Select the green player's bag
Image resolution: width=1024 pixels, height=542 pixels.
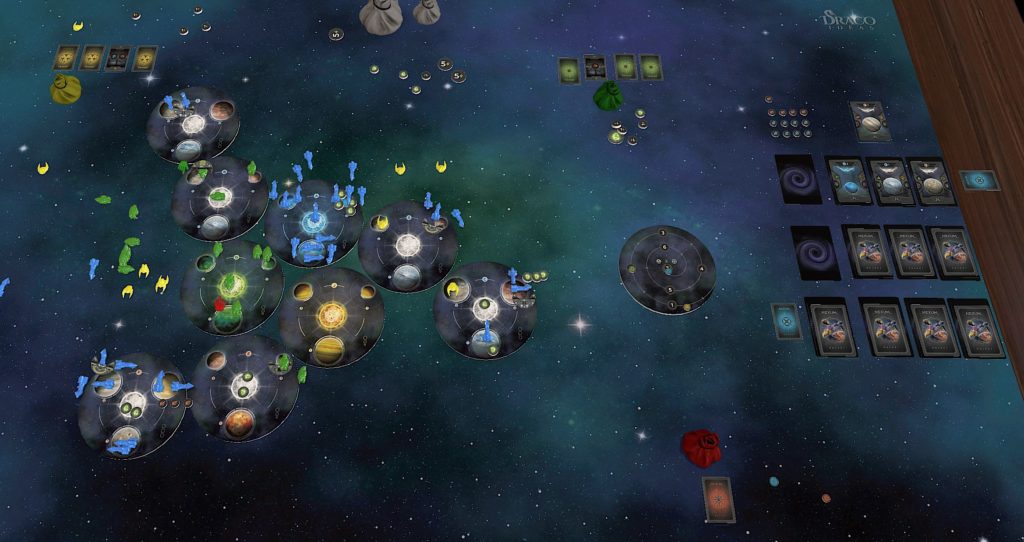pos(607,97)
